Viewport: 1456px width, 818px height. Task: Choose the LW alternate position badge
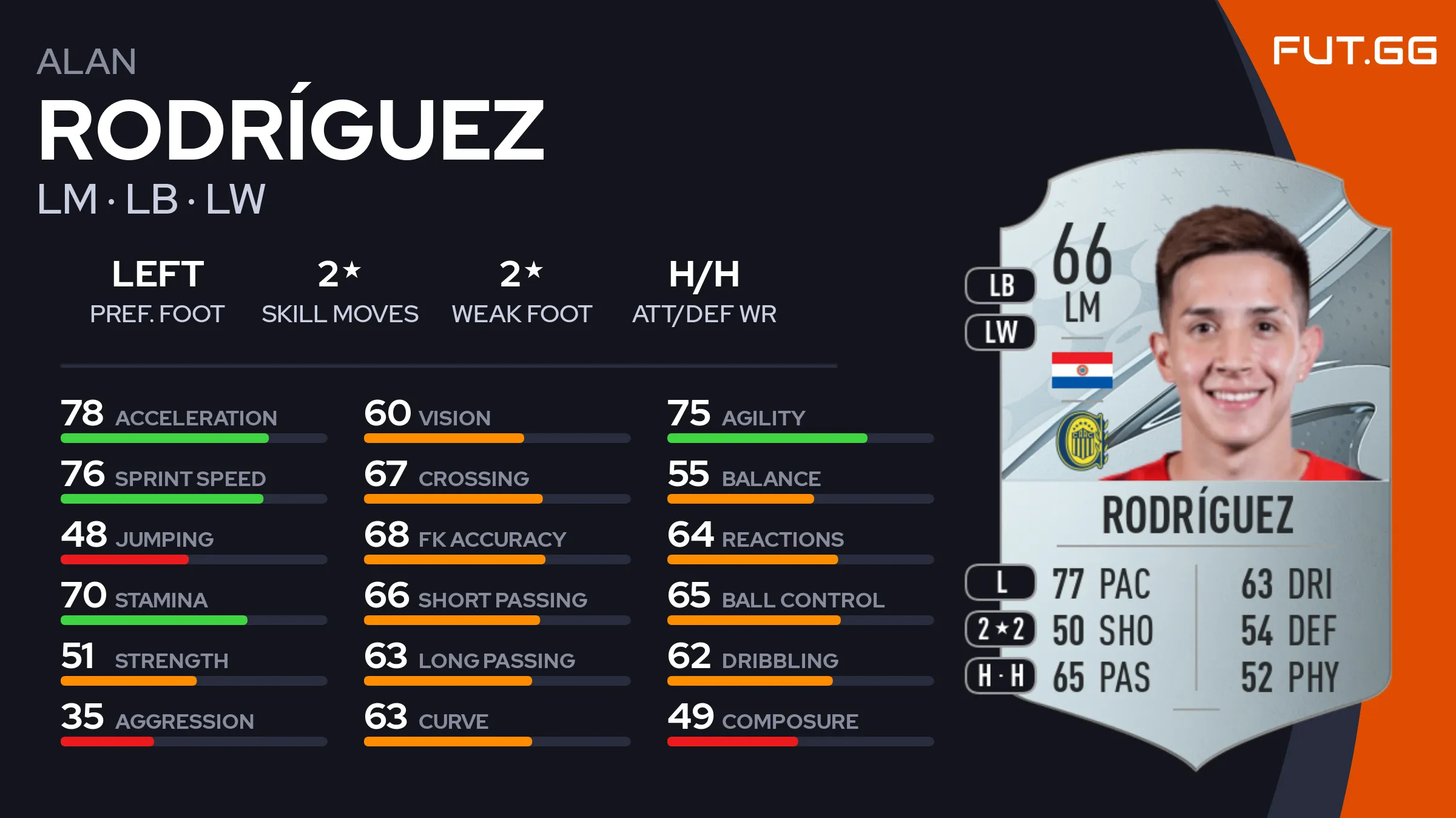tap(1001, 332)
